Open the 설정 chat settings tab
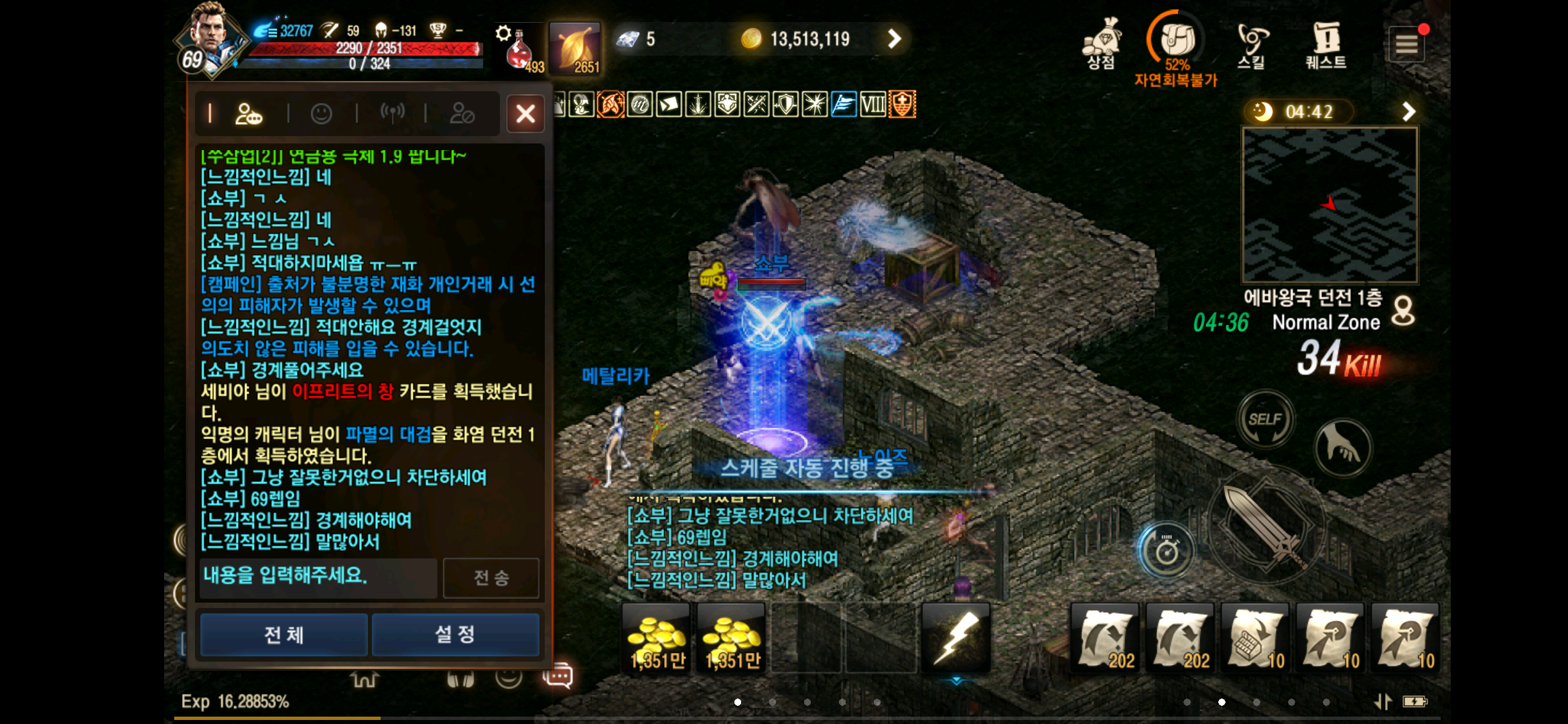 [x=455, y=634]
